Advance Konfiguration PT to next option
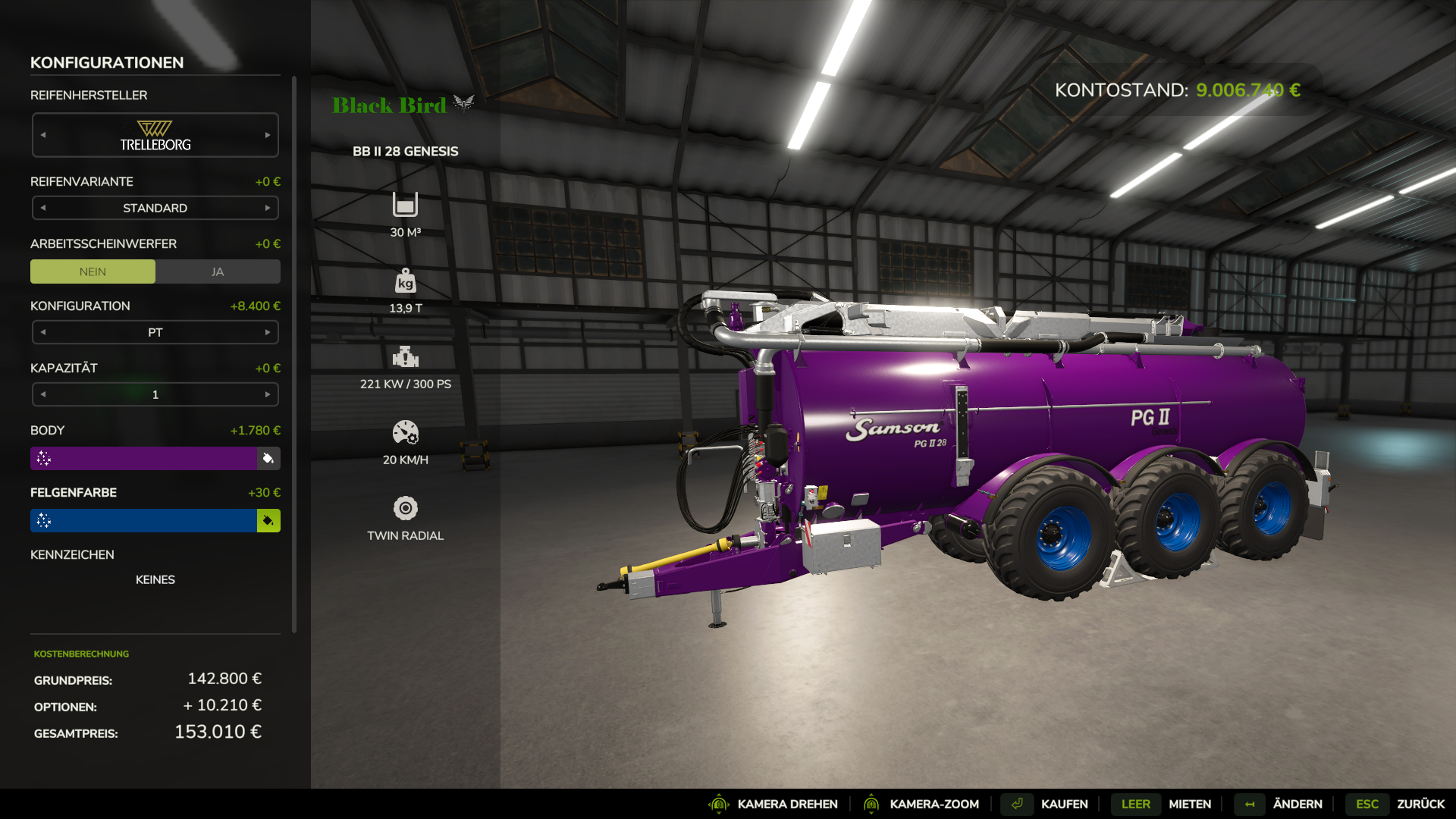1456x819 pixels. (x=268, y=332)
